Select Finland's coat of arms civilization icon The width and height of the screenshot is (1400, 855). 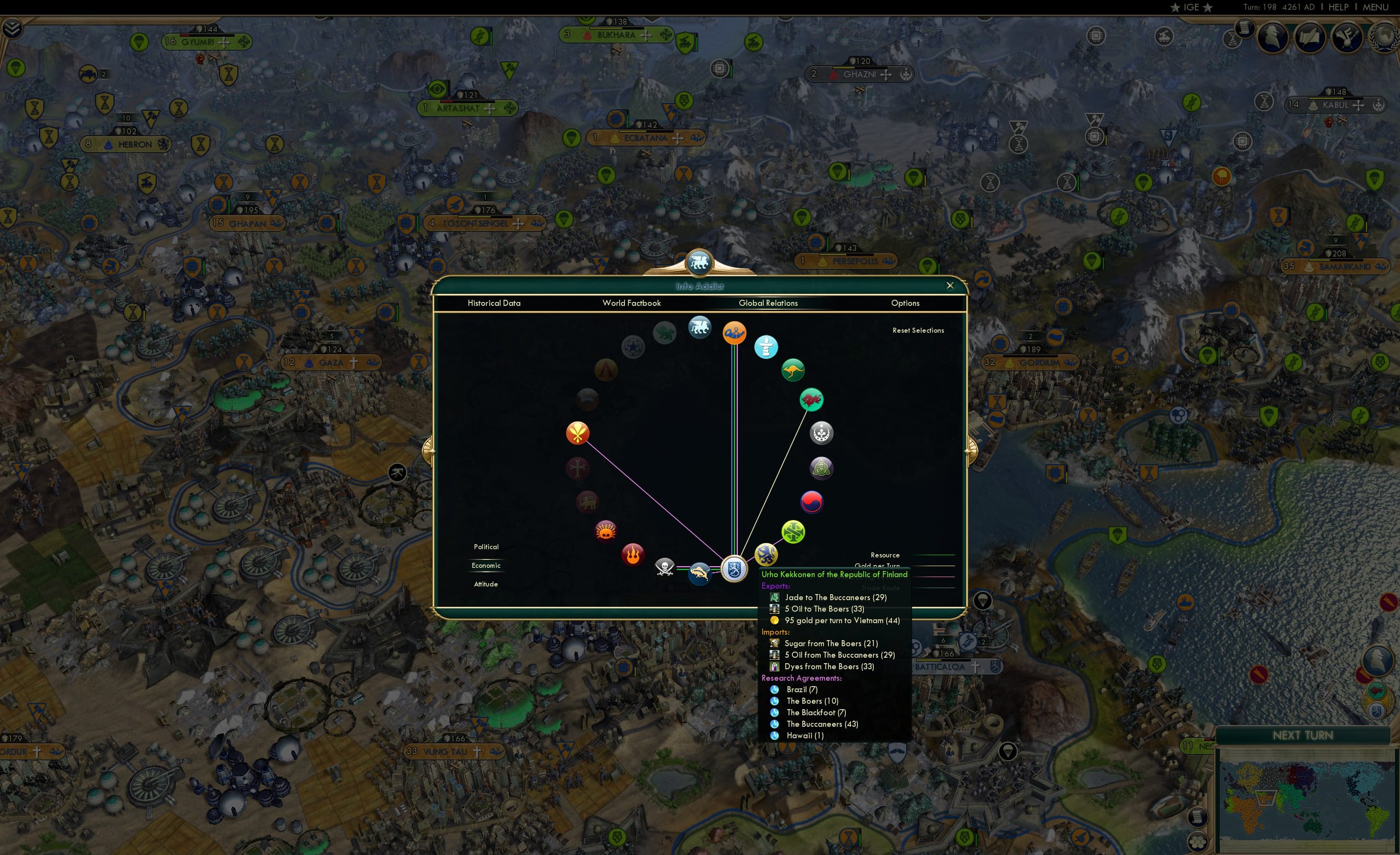point(734,570)
